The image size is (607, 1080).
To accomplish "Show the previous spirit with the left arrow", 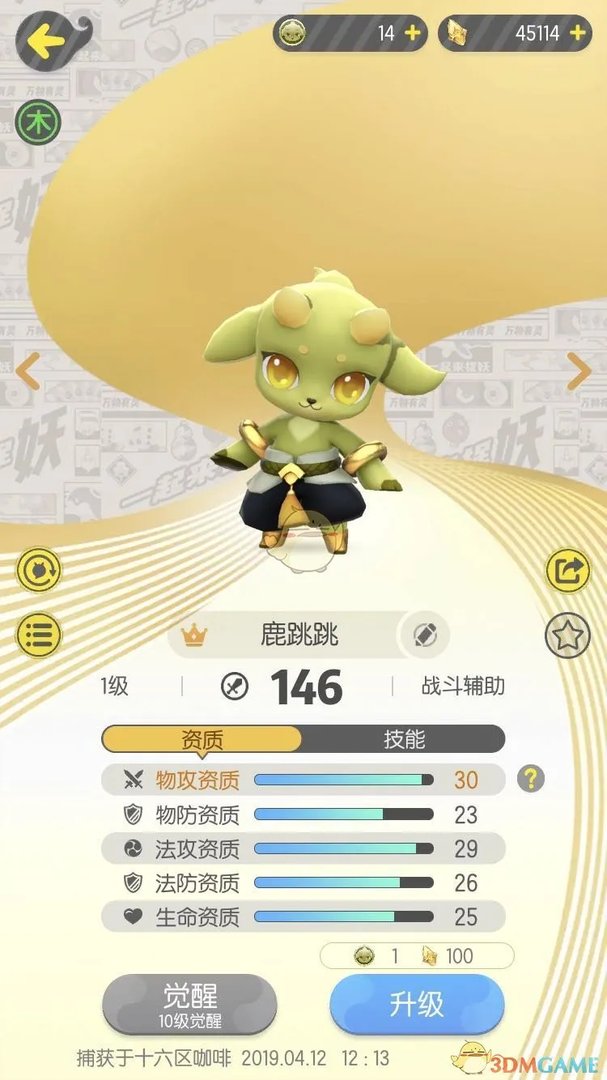I will tap(28, 371).
